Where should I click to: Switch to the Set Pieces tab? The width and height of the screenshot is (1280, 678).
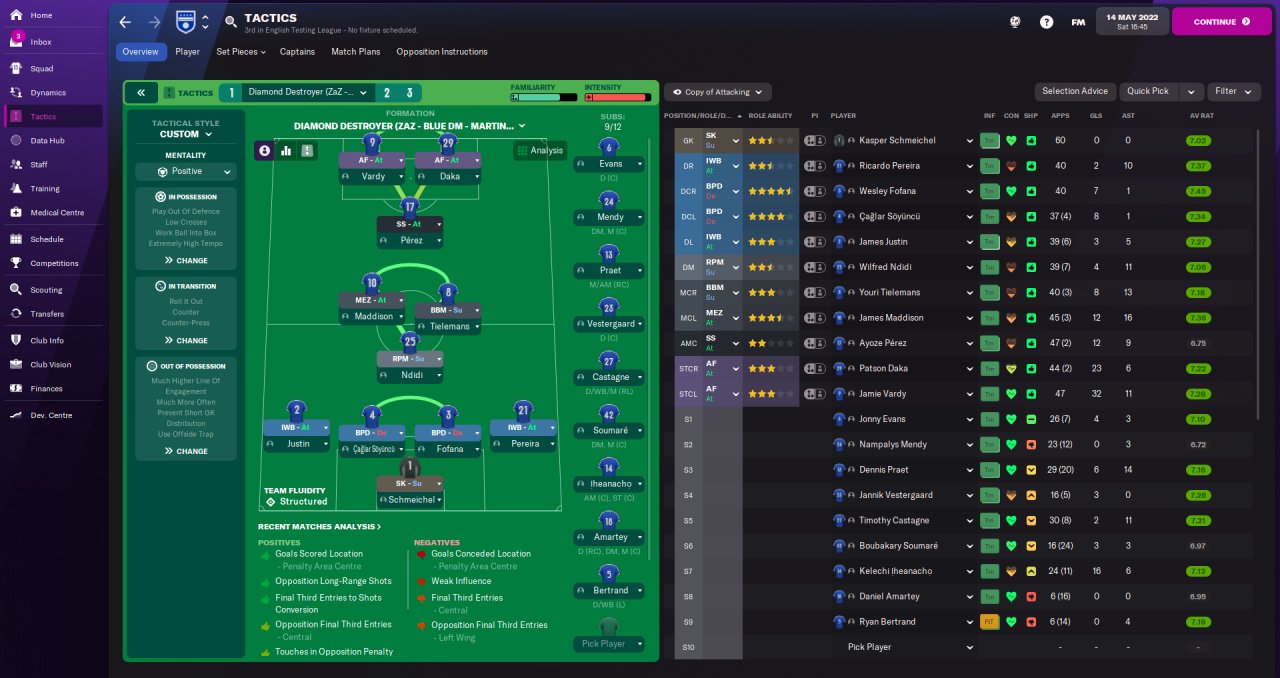tap(240, 52)
